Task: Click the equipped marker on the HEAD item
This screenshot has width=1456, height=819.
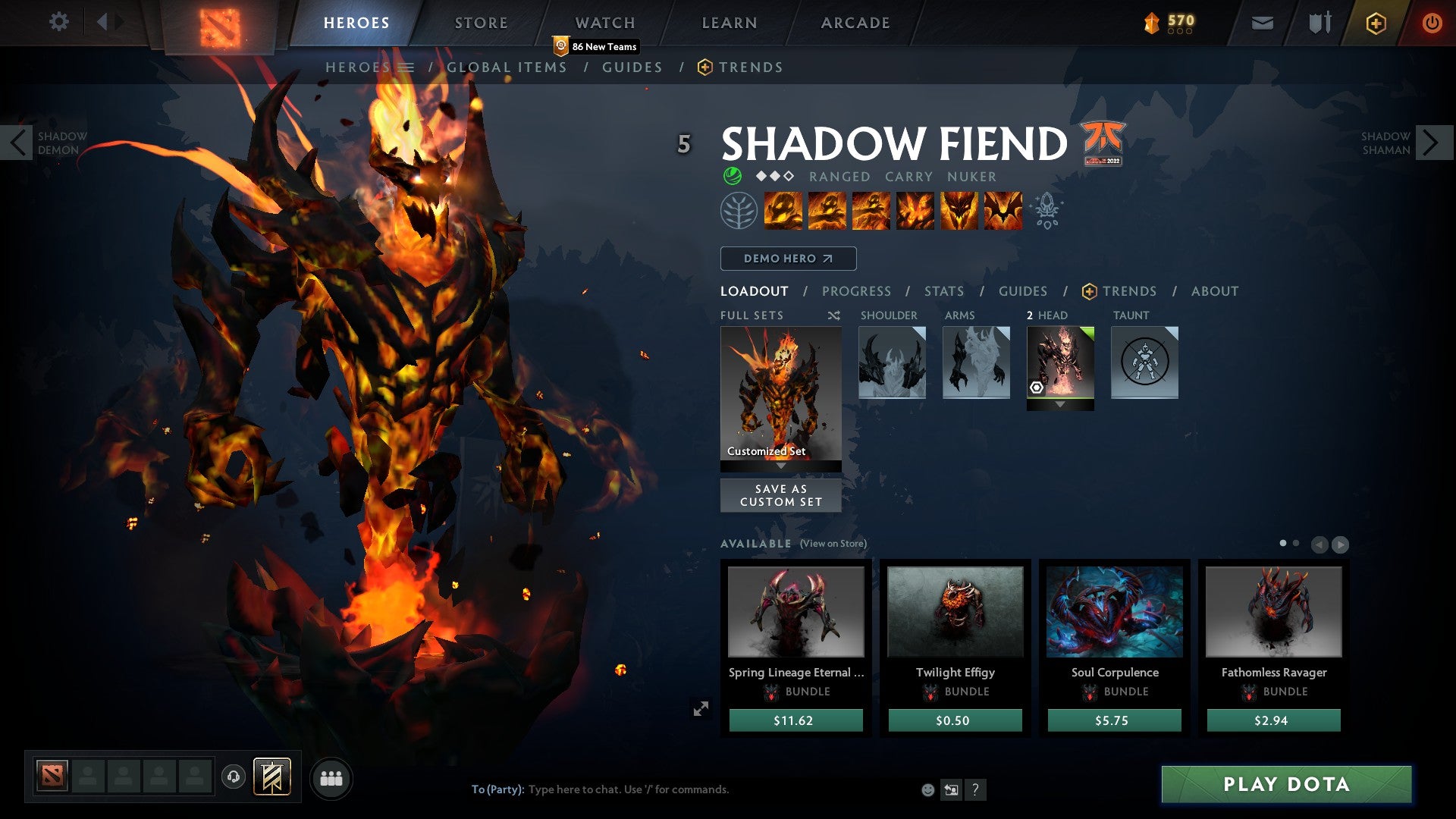Action: pyautogui.click(x=1037, y=387)
